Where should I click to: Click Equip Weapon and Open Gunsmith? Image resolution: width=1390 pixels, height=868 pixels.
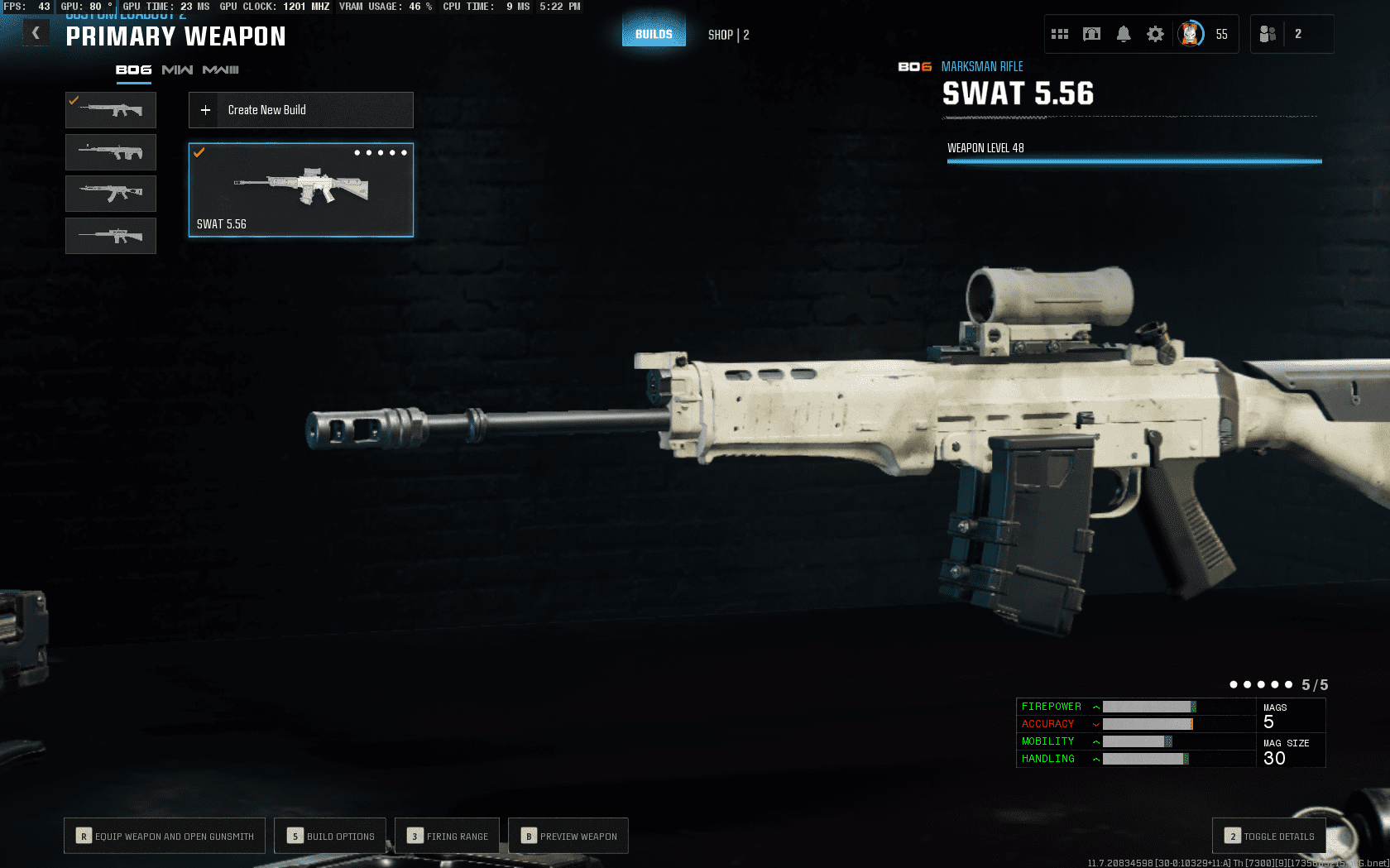coord(165,836)
